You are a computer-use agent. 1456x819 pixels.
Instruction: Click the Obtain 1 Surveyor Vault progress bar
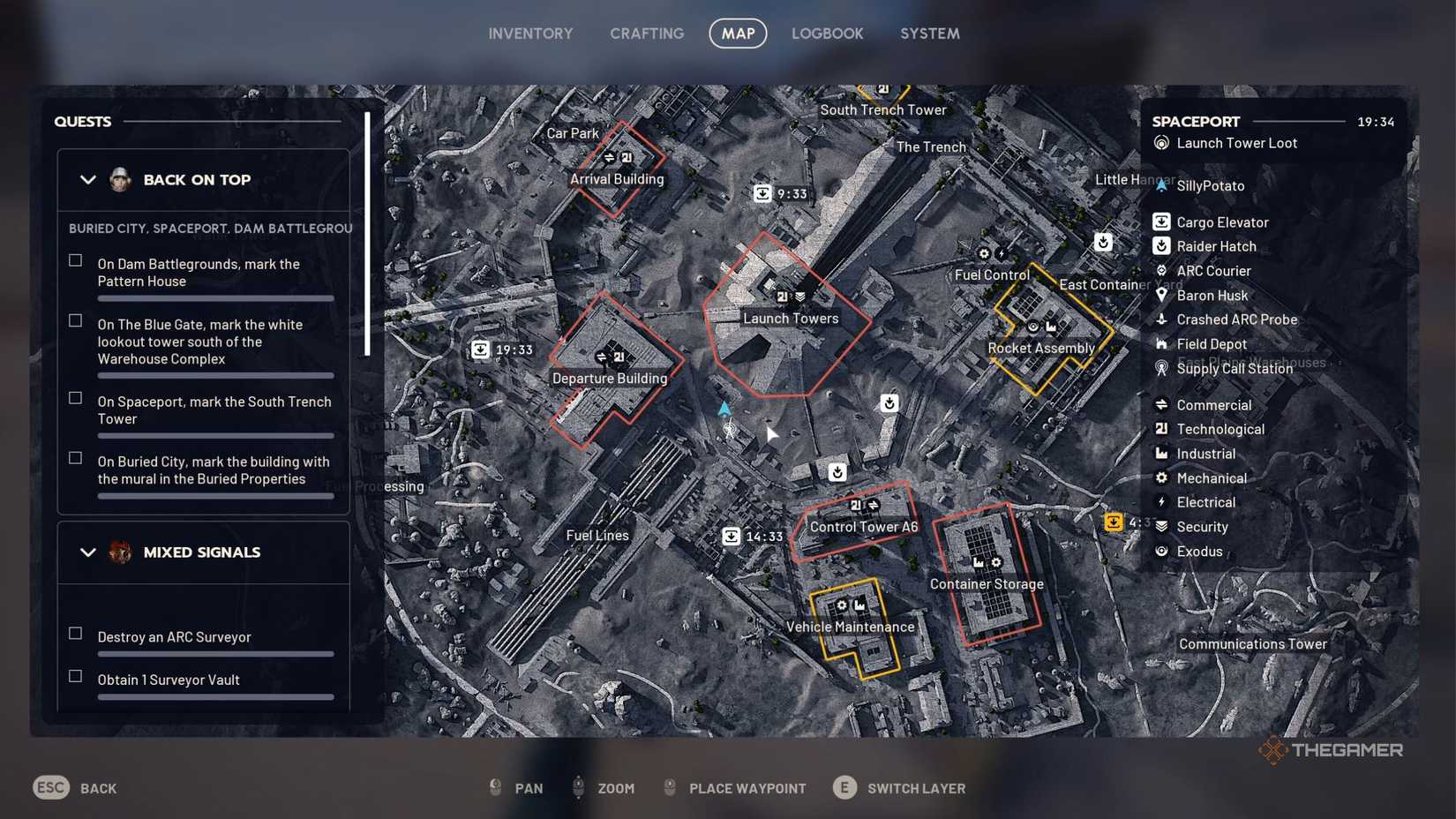[215, 697]
